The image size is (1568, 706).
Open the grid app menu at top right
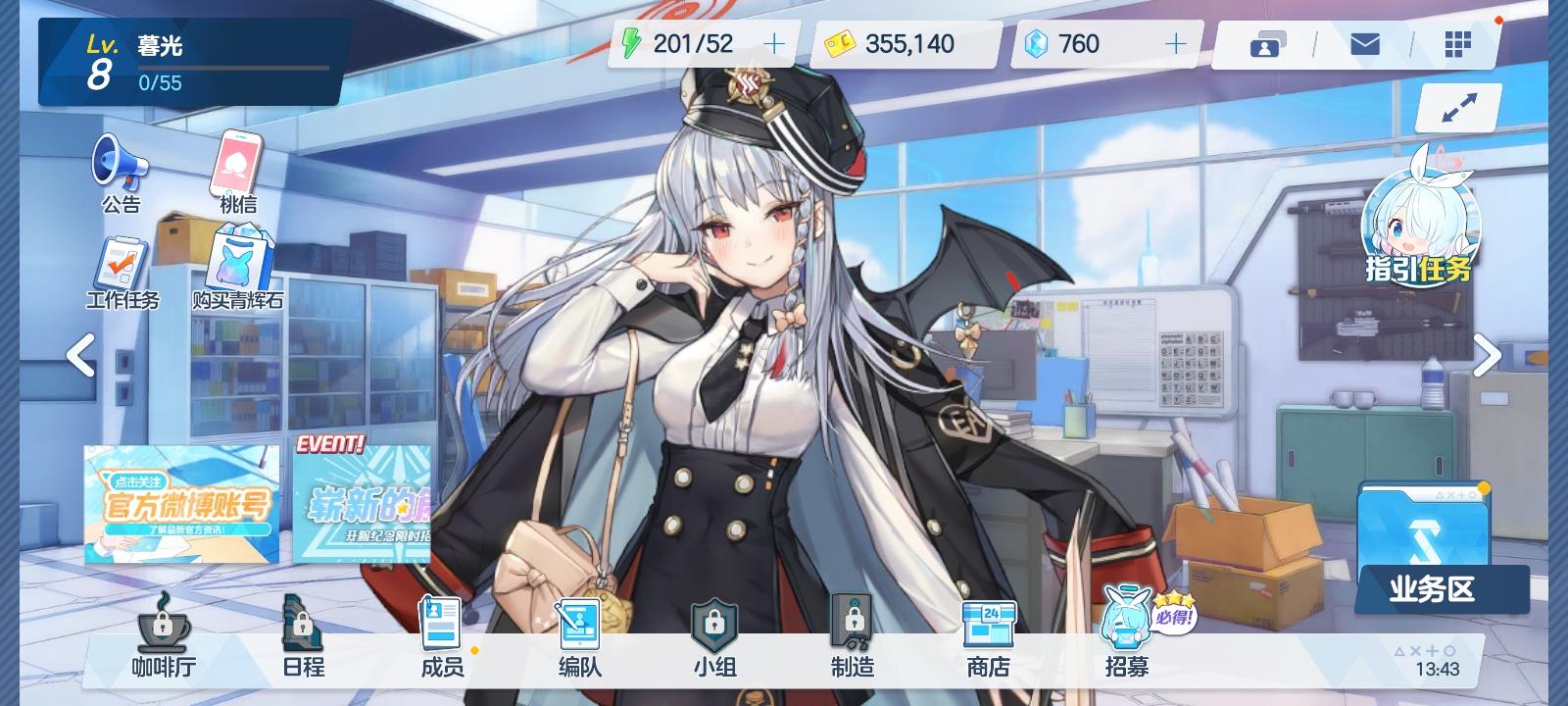[x=1460, y=43]
